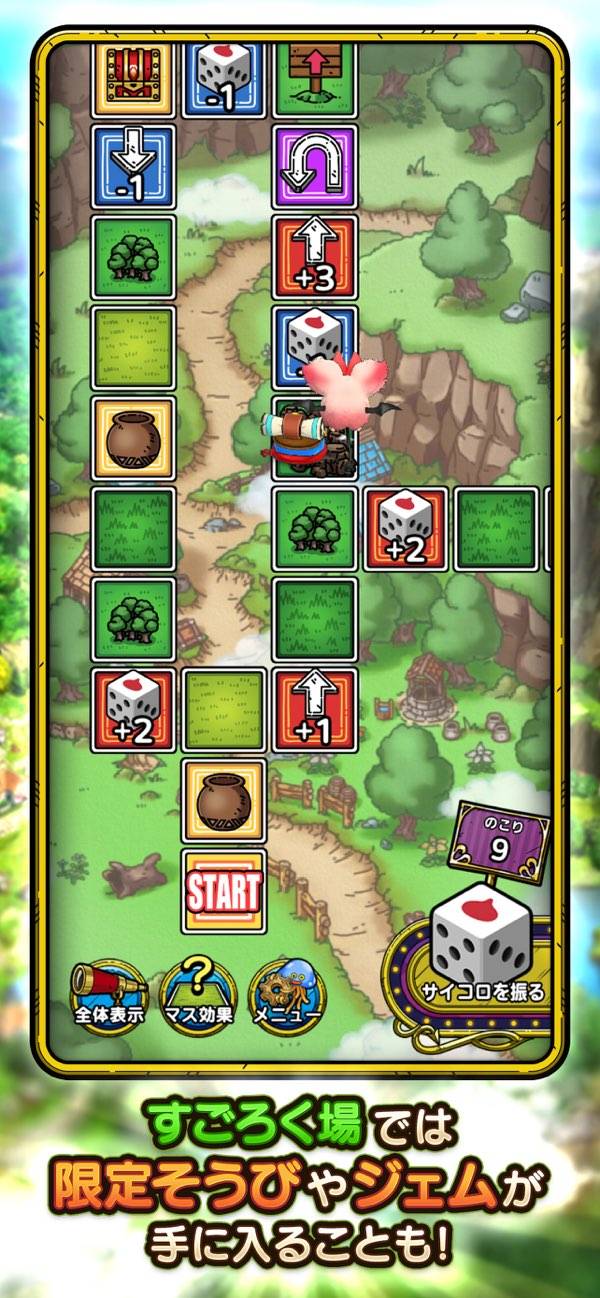
Task: Select the blue -1 down arrow tile
Action: tap(134, 166)
